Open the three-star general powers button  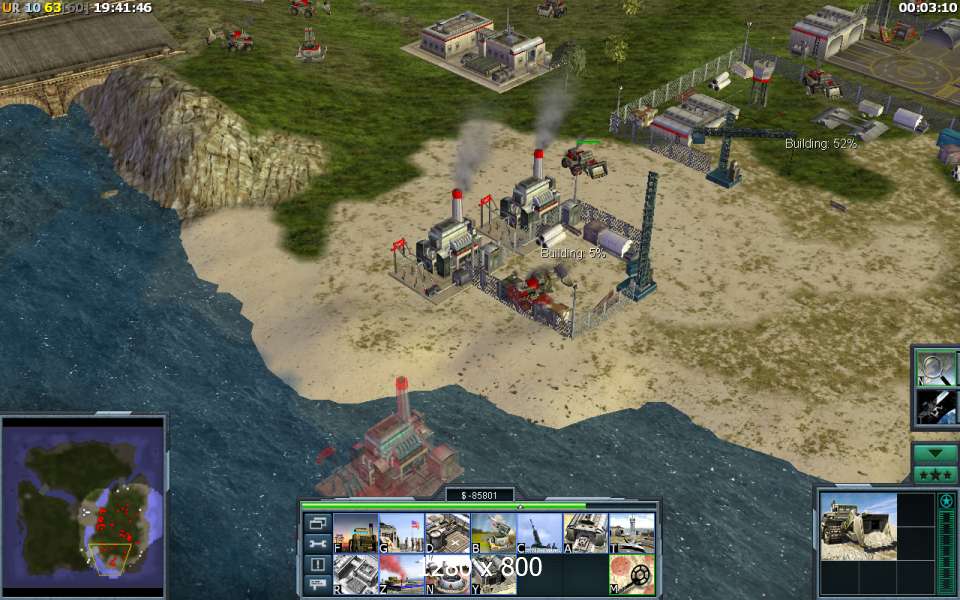pos(935,474)
